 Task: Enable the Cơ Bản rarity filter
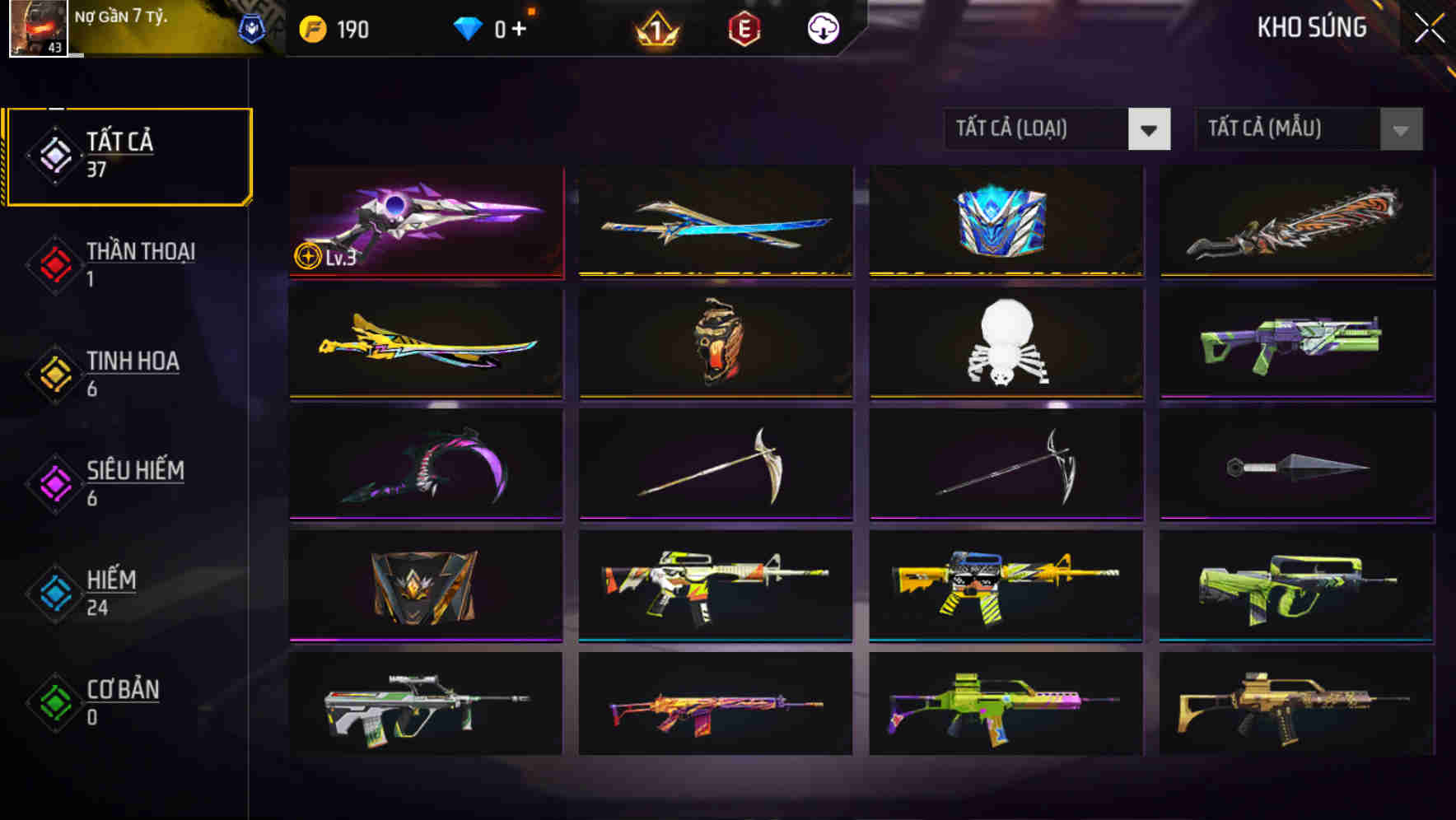[54, 701]
